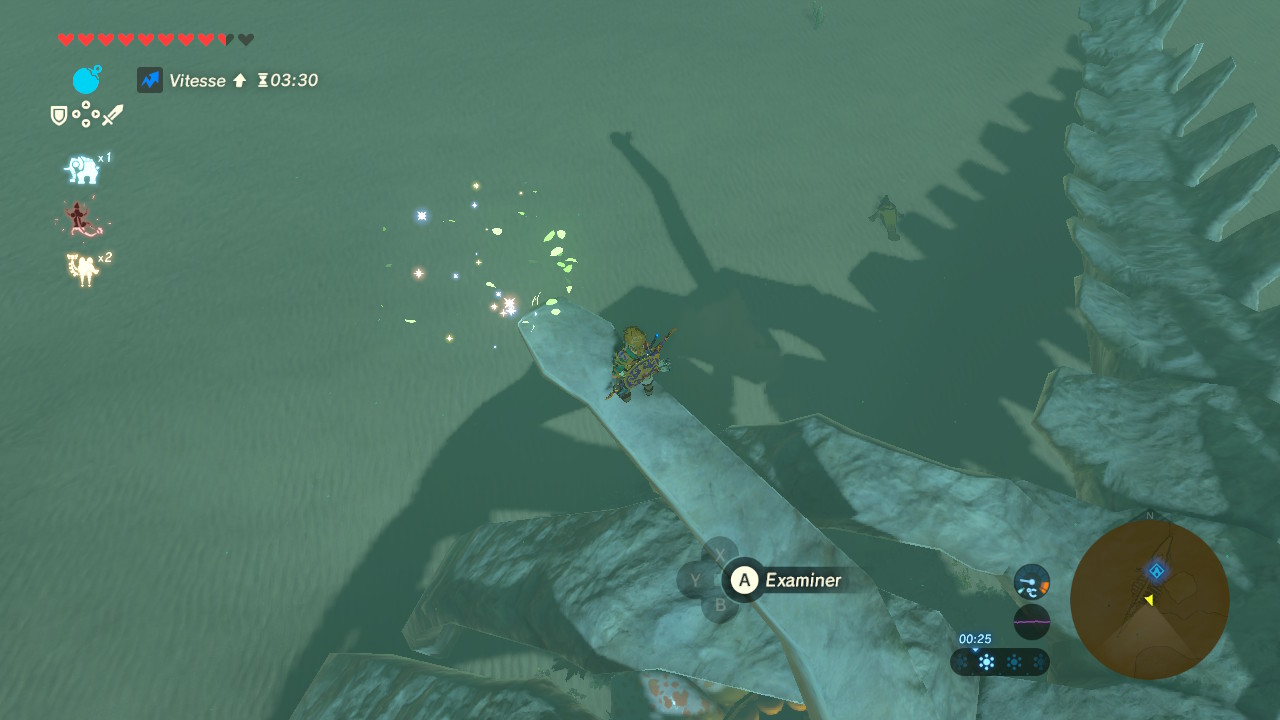Open the shield and sword quick-select icon
The width and height of the screenshot is (1280, 720).
(87, 115)
